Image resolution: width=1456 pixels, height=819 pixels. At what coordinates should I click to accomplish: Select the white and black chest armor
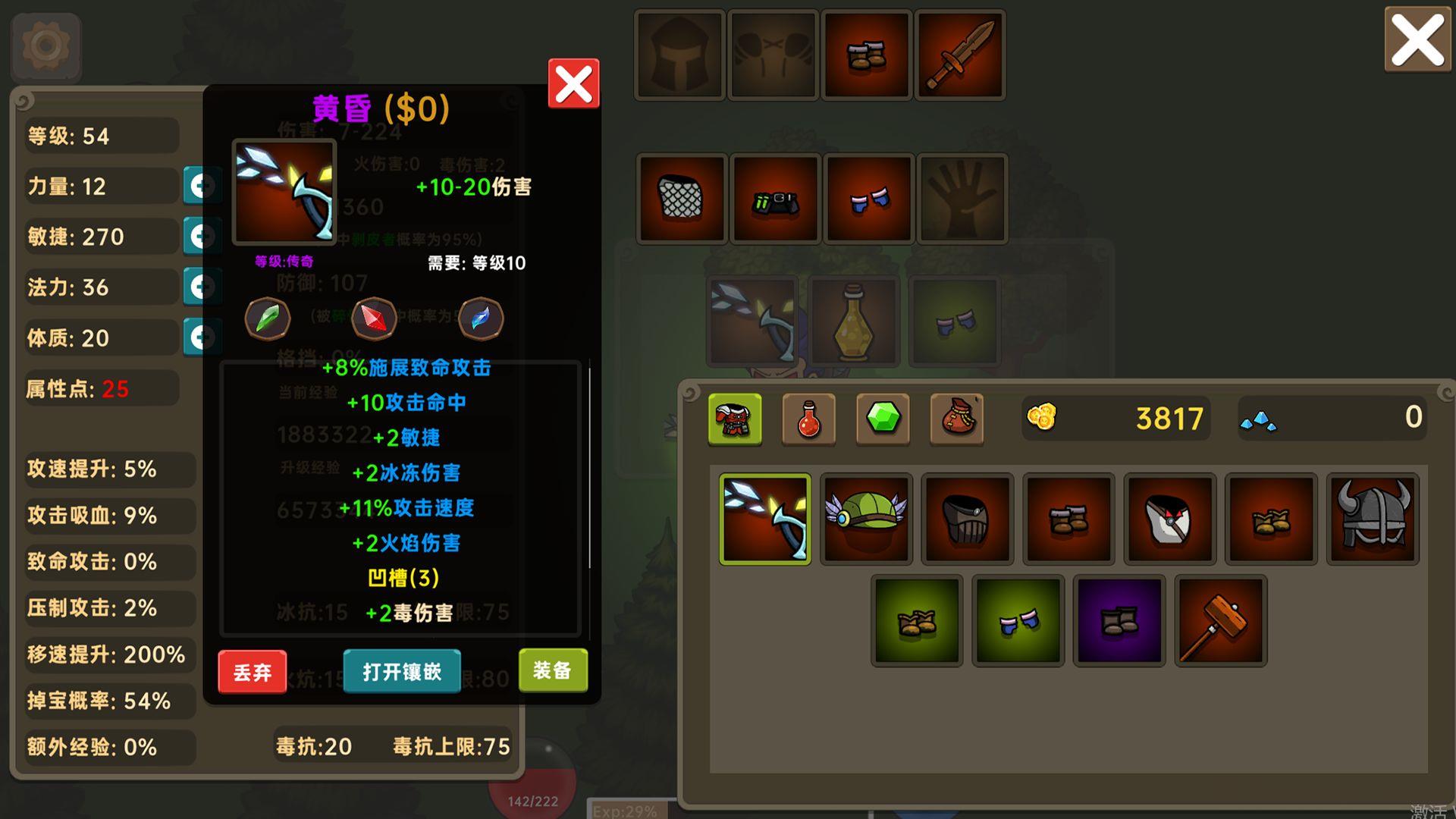click(1170, 519)
